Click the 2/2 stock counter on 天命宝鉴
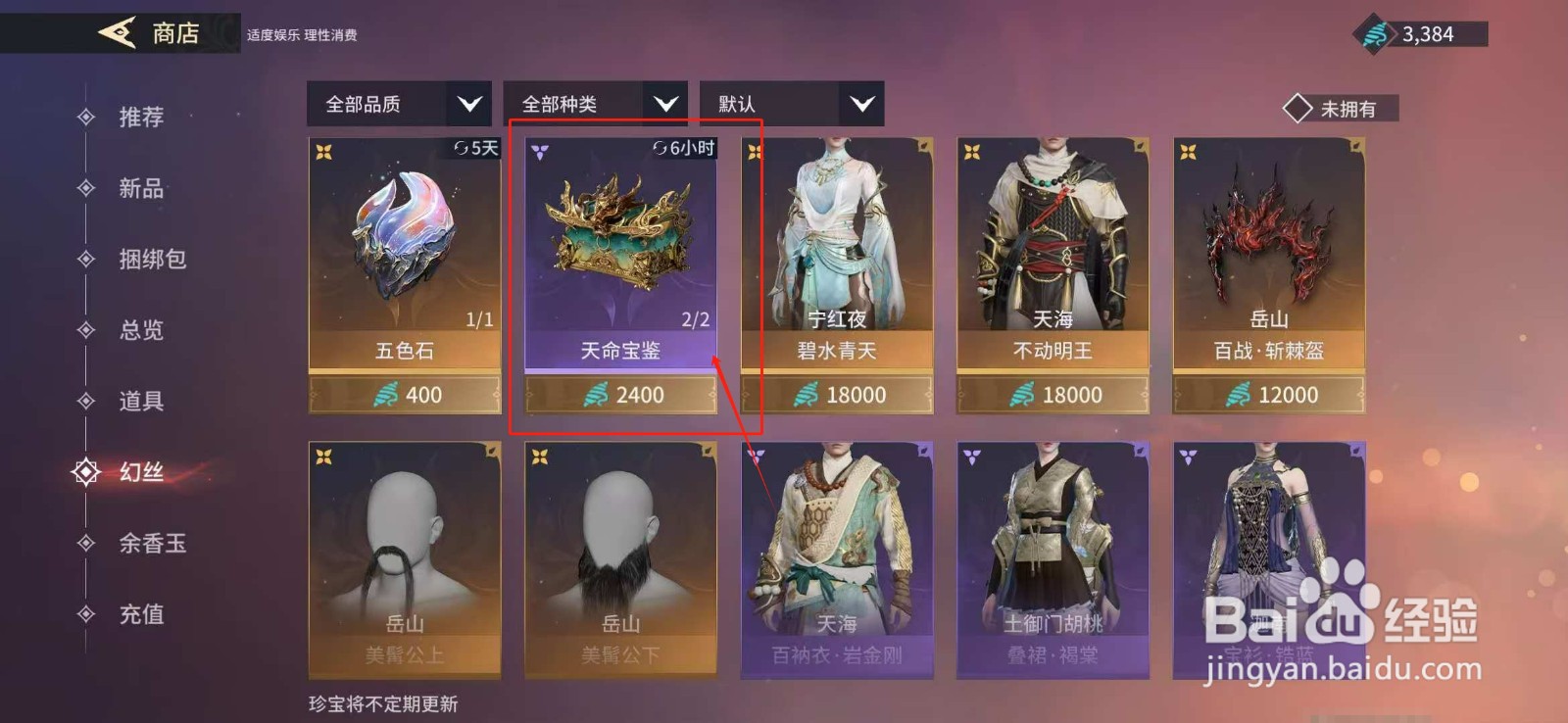Image resolution: width=1568 pixels, height=723 pixels. click(696, 316)
